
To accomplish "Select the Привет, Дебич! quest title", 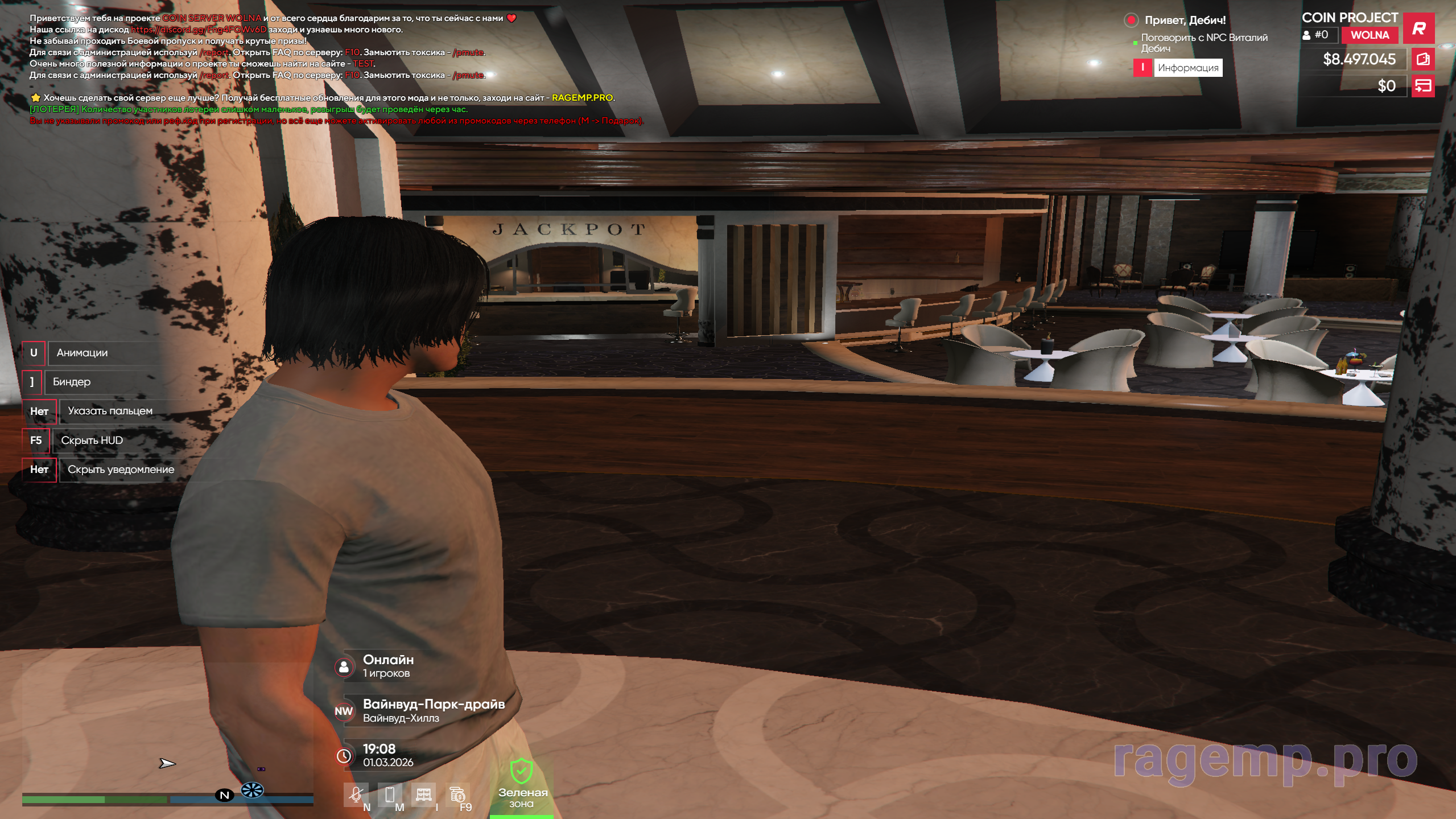I will point(1185,20).
